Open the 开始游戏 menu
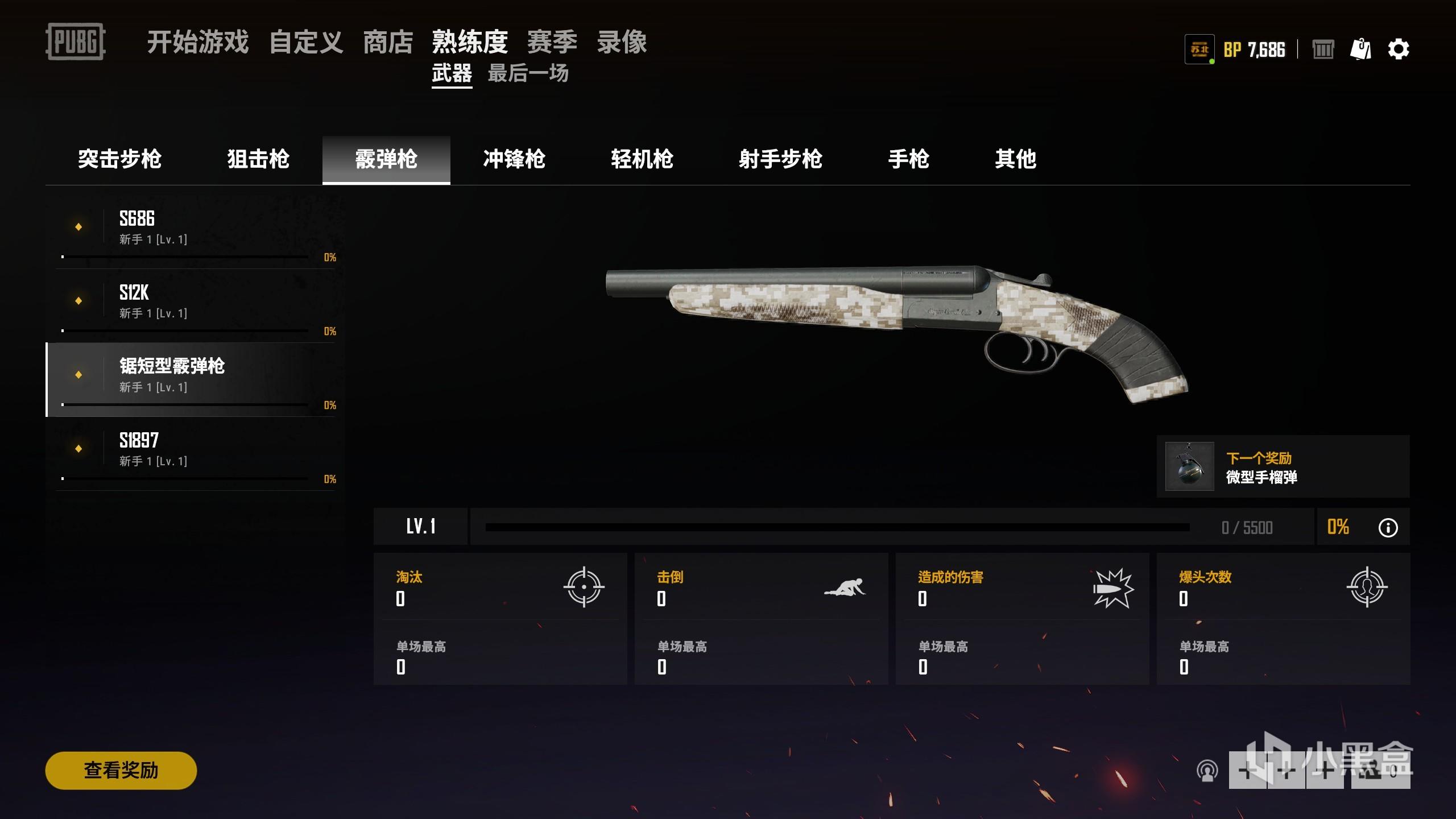This screenshot has height=819, width=1456. pyautogui.click(x=197, y=42)
